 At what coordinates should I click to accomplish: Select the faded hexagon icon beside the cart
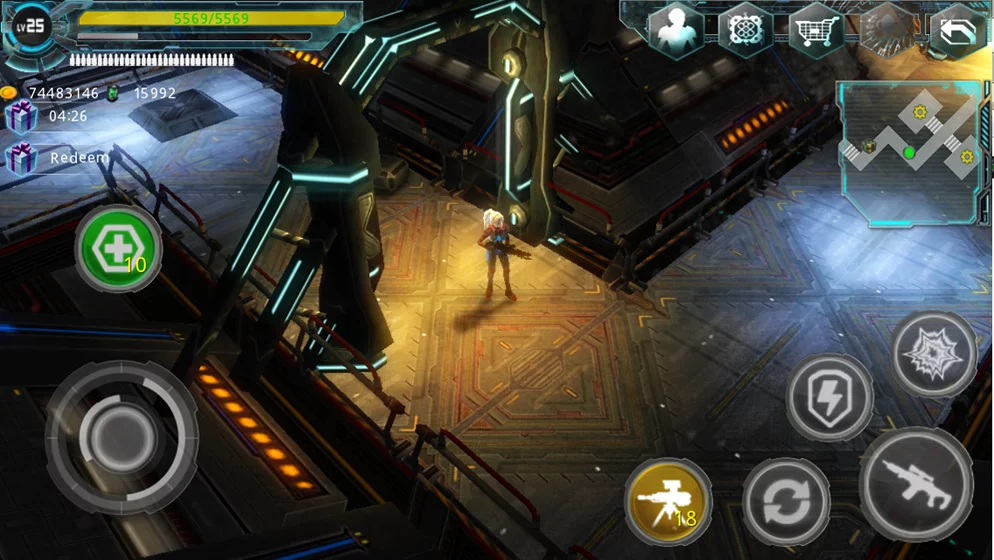[886, 29]
